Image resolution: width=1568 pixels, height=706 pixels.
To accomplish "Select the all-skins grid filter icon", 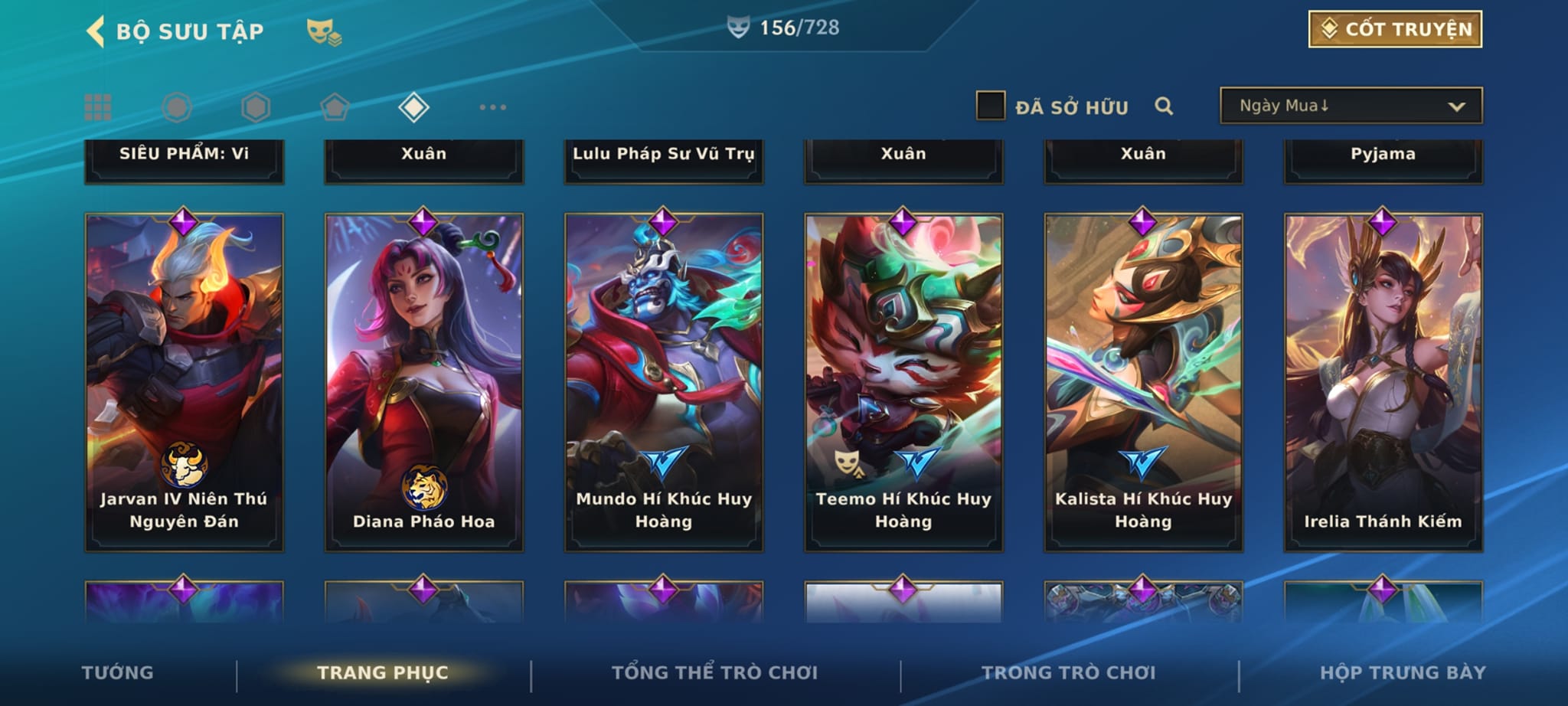I will click(98, 107).
